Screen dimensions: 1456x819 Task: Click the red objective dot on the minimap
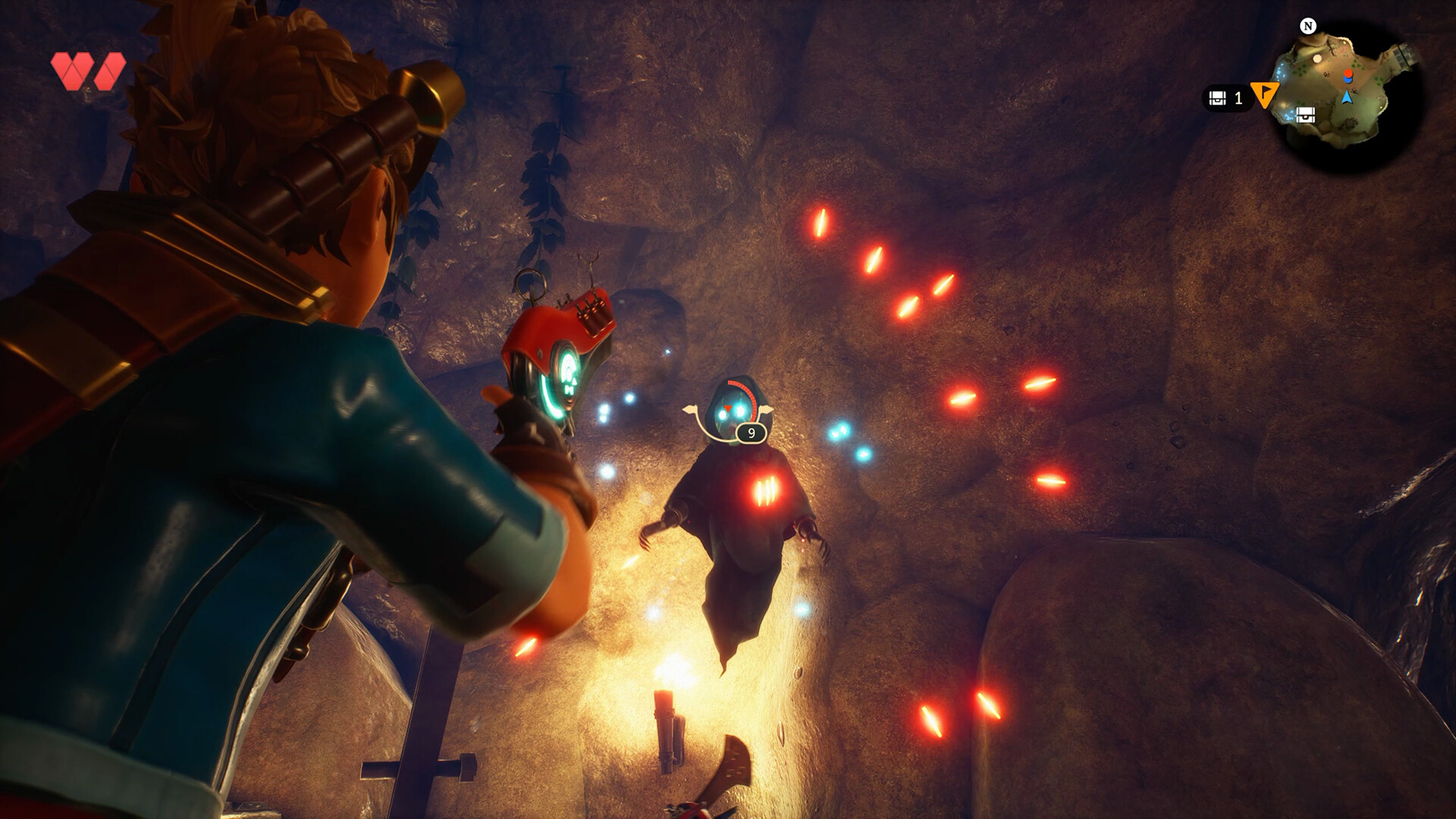pos(1349,74)
